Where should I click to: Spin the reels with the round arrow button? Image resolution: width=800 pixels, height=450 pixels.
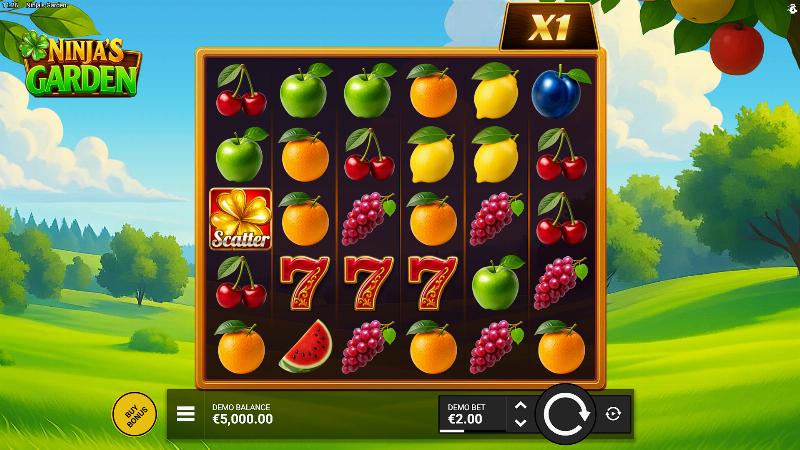point(566,413)
